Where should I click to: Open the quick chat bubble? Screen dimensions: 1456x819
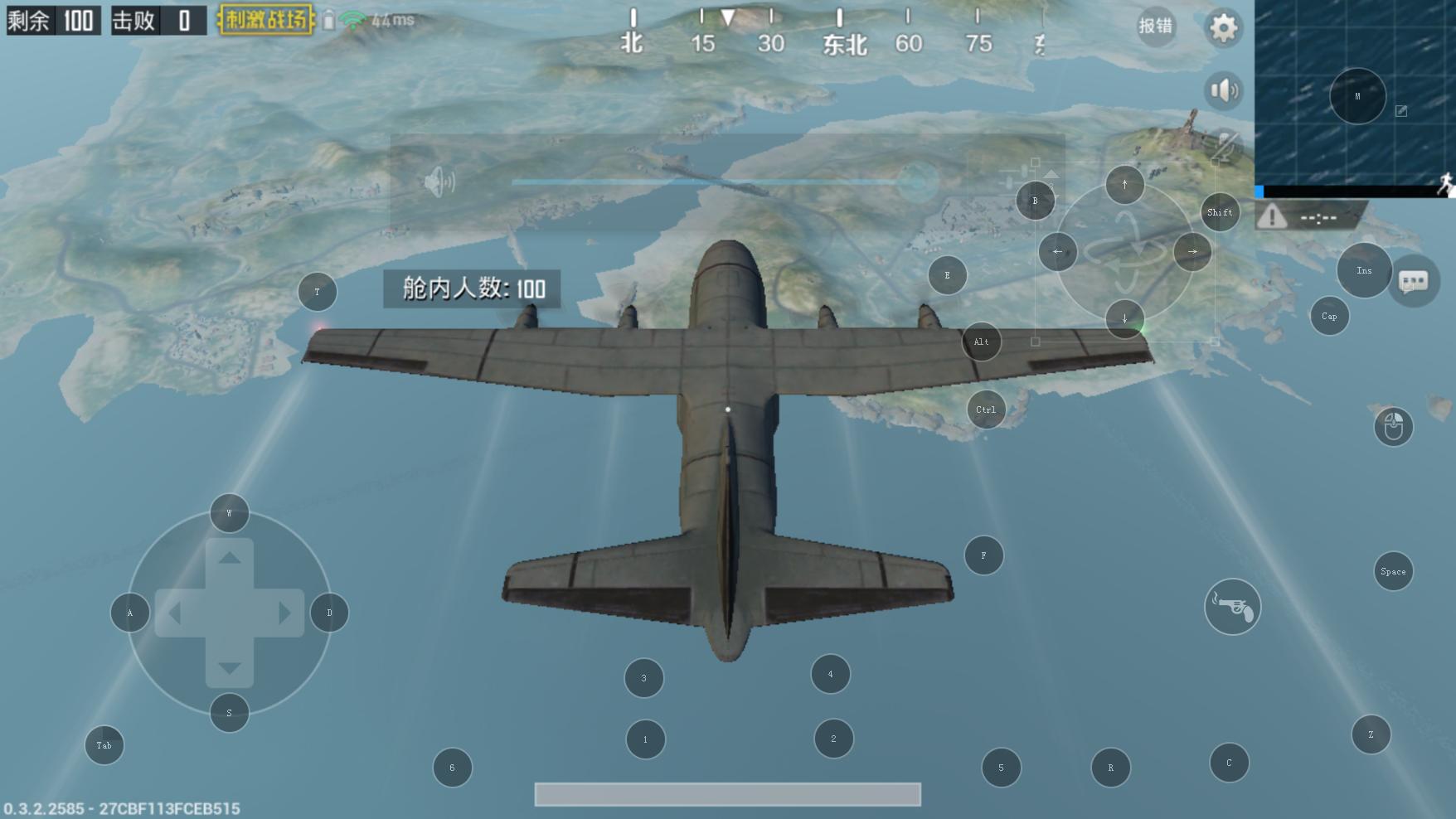click(1414, 282)
